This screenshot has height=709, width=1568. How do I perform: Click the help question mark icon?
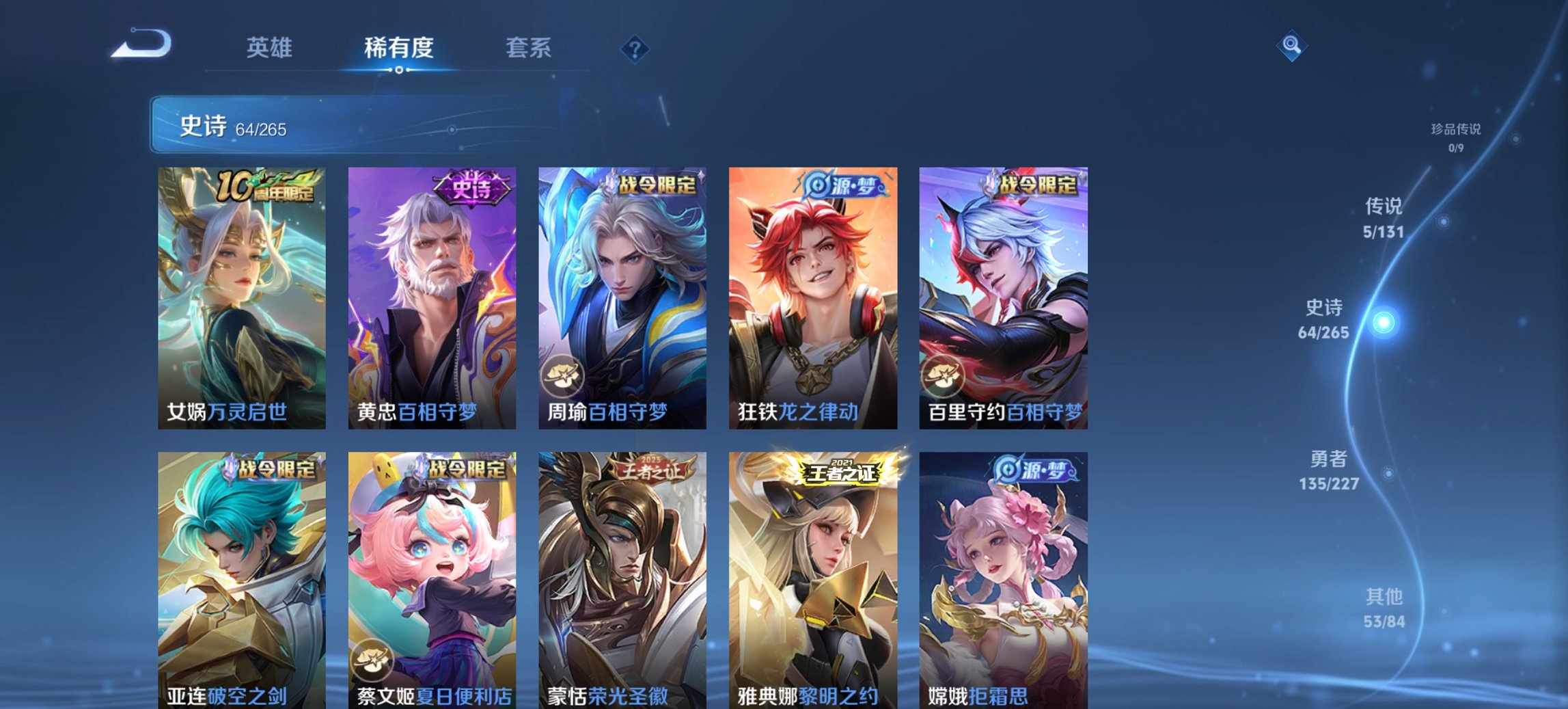click(634, 47)
